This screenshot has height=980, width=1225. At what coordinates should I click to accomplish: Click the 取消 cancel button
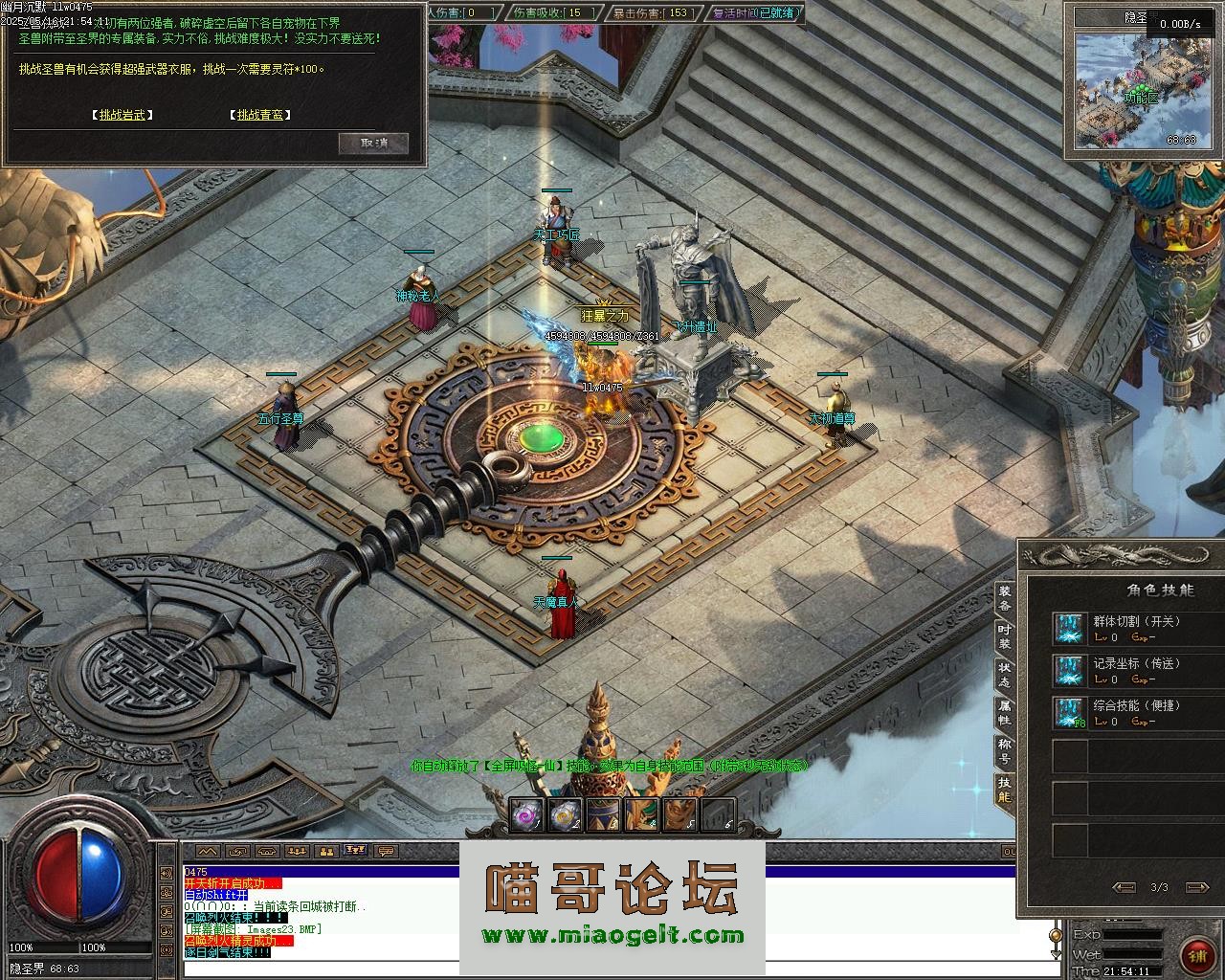(373, 144)
